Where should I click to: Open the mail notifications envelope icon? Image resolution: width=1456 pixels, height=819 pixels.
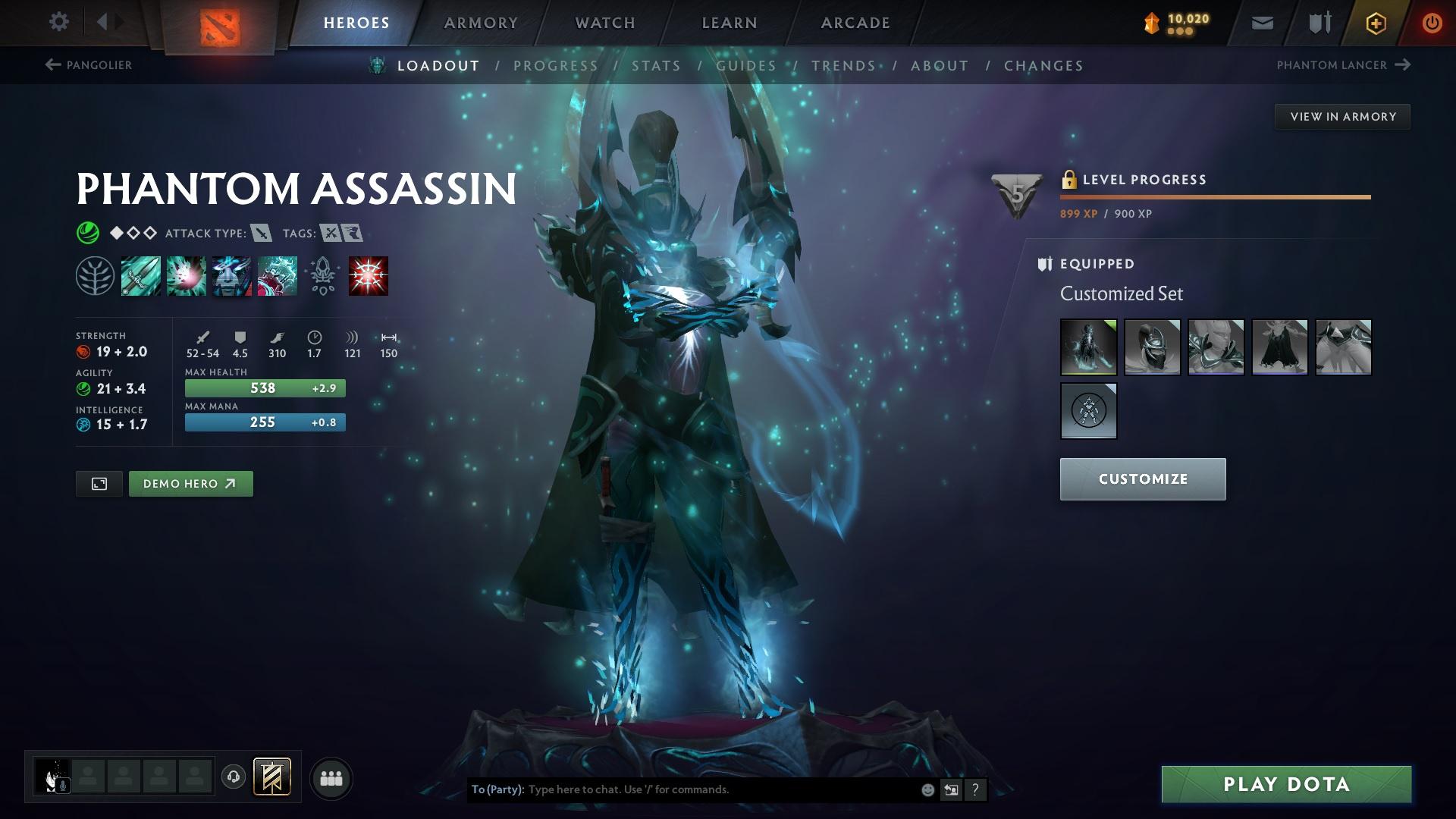pos(1261,22)
